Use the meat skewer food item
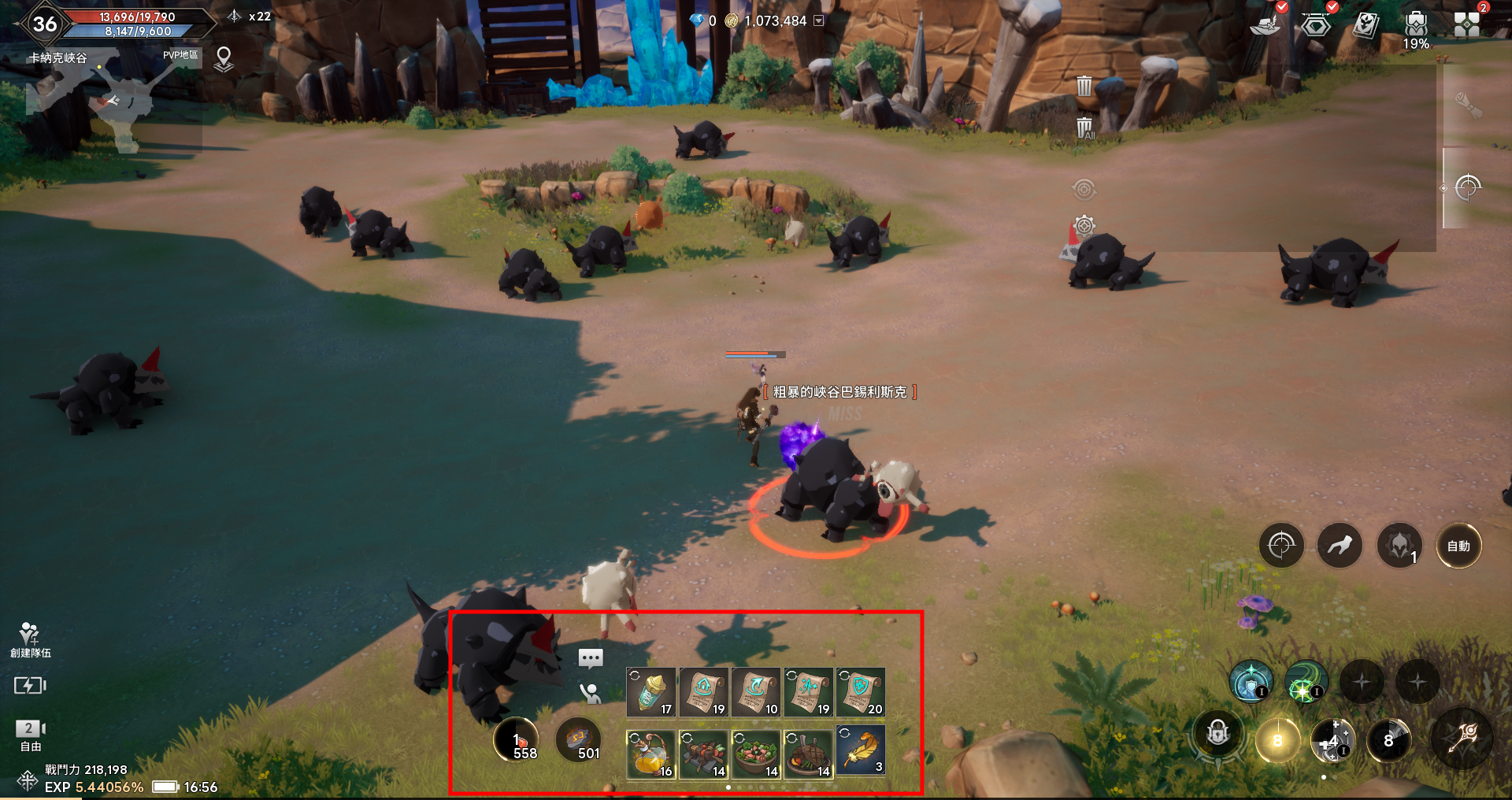The image size is (1512, 800). click(703, 754)
